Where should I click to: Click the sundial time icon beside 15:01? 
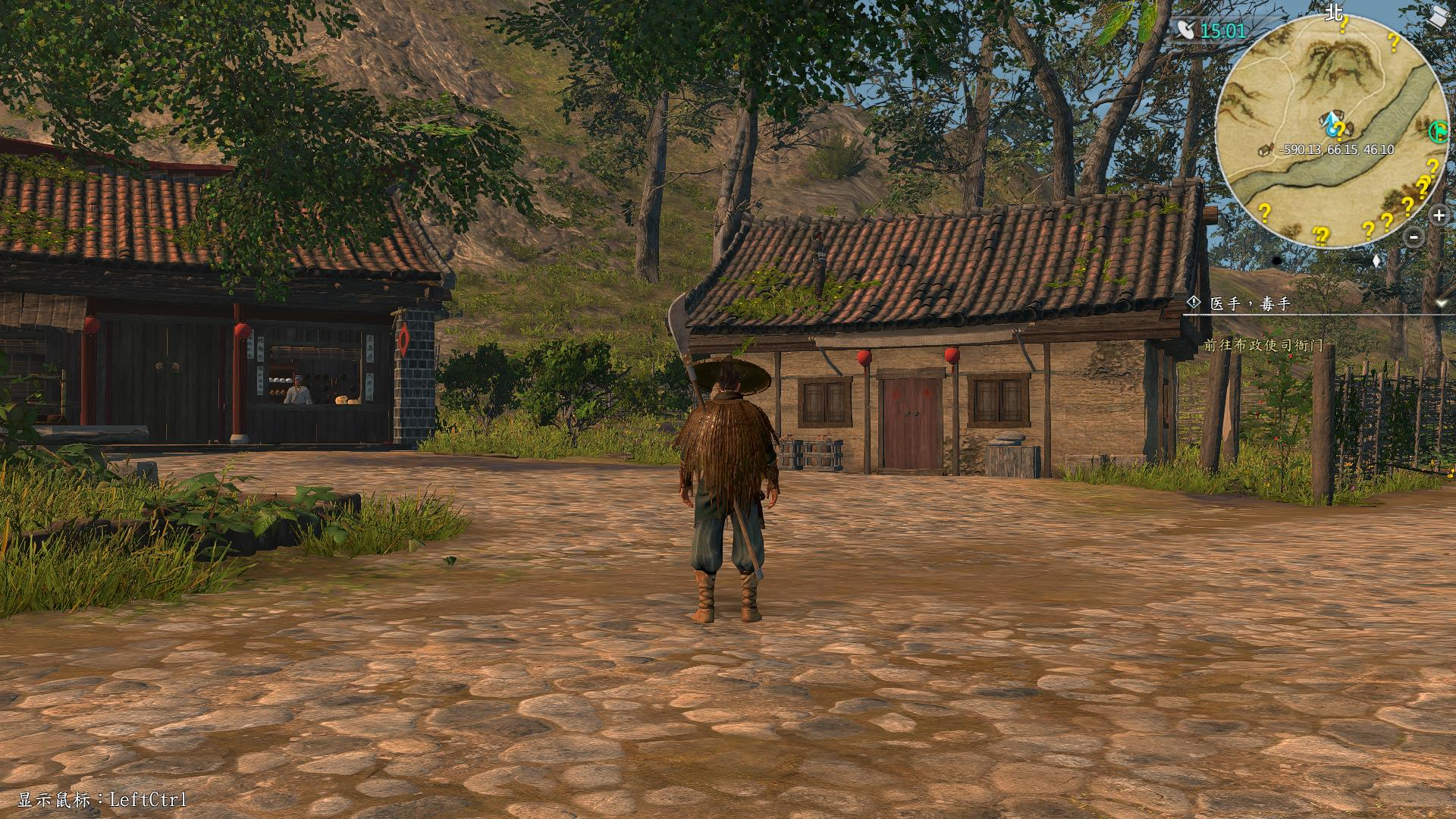pyautogui.click(x=1185, y=30)
